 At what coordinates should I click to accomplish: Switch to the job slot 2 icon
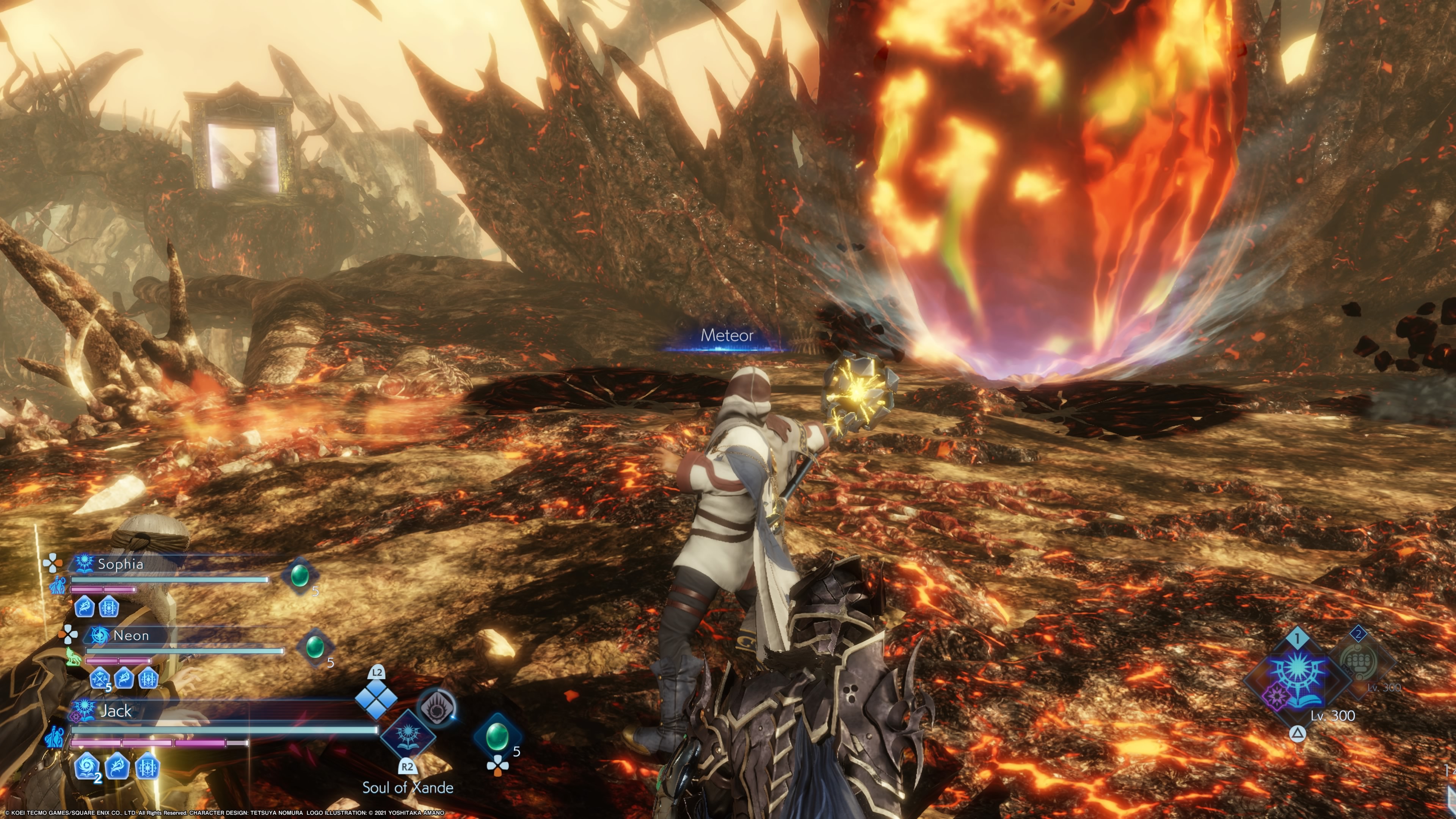click(x=1360, y=660)
